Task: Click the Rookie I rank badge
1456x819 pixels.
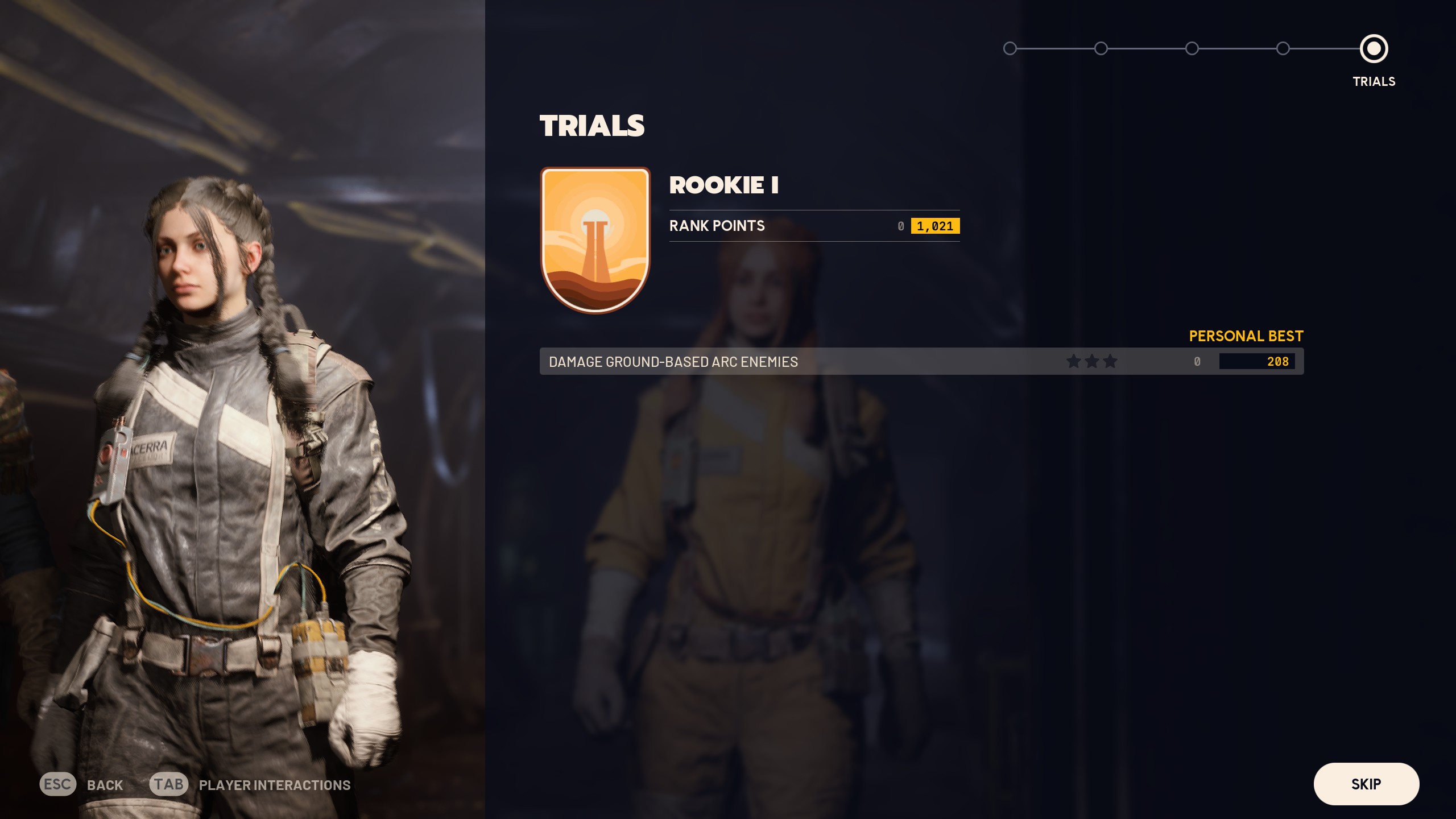Action: pos(595,239)
